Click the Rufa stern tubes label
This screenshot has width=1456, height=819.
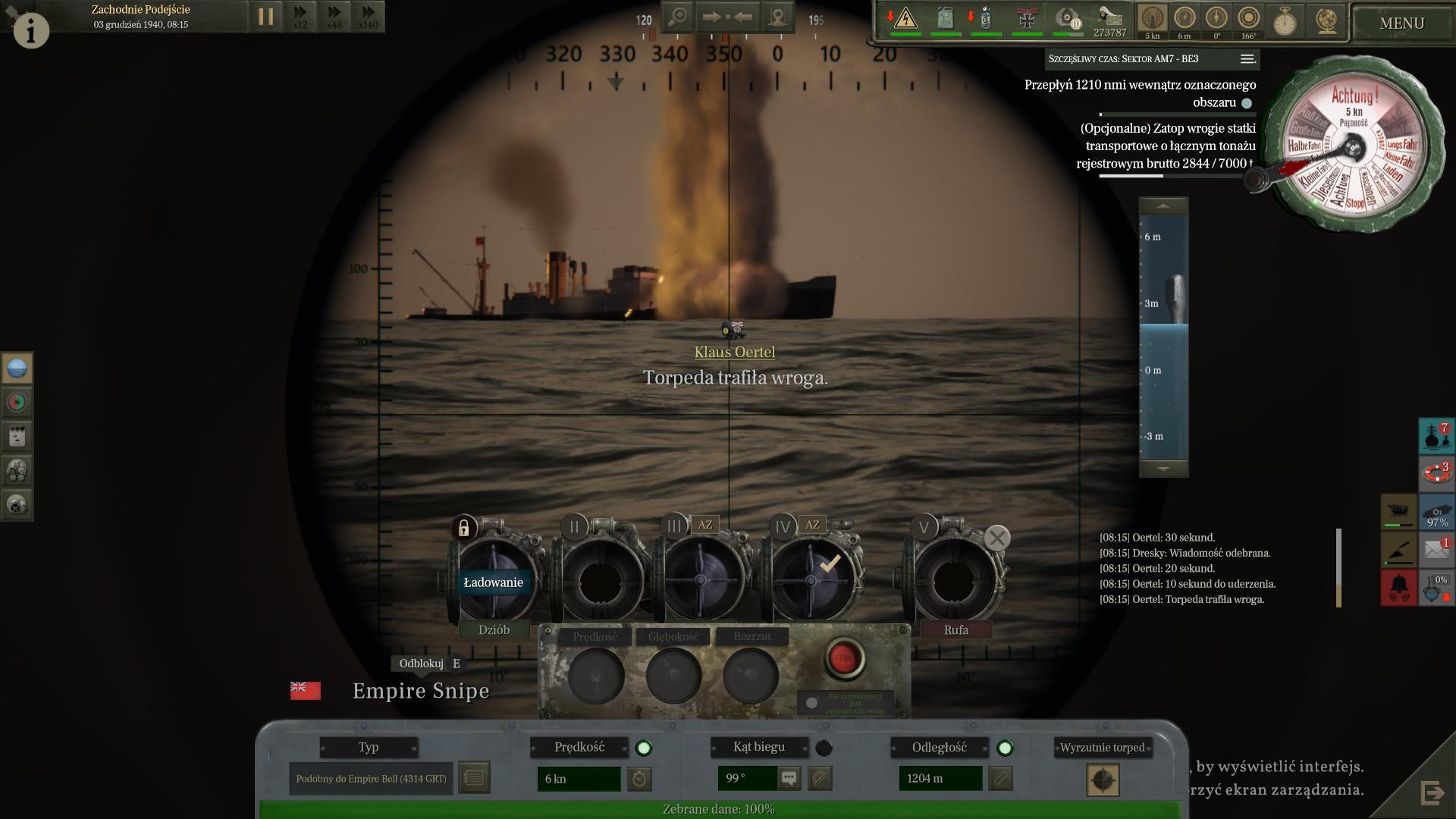955,629
